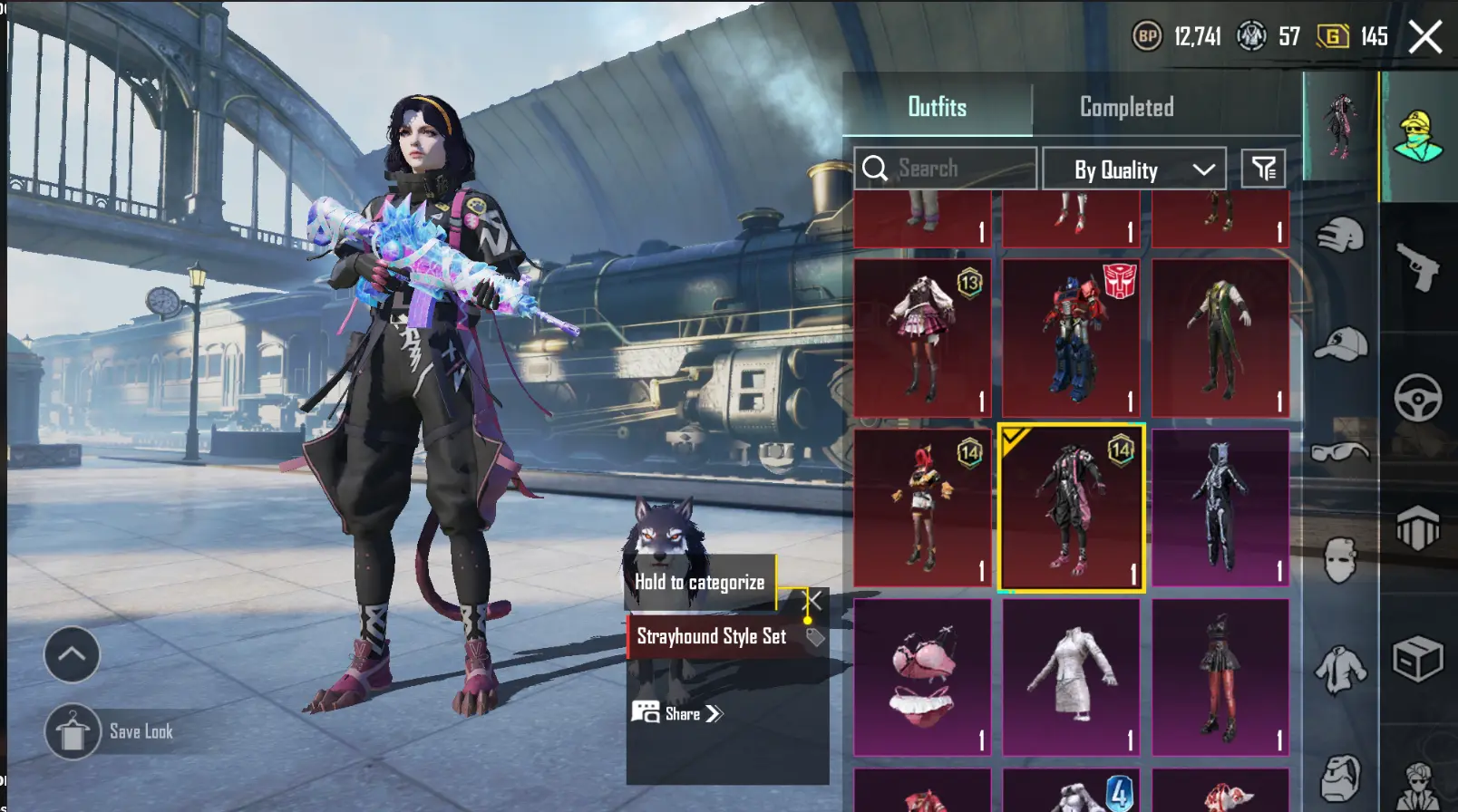Save the current look
1458x812 pixels.
(x=73, y=731)
